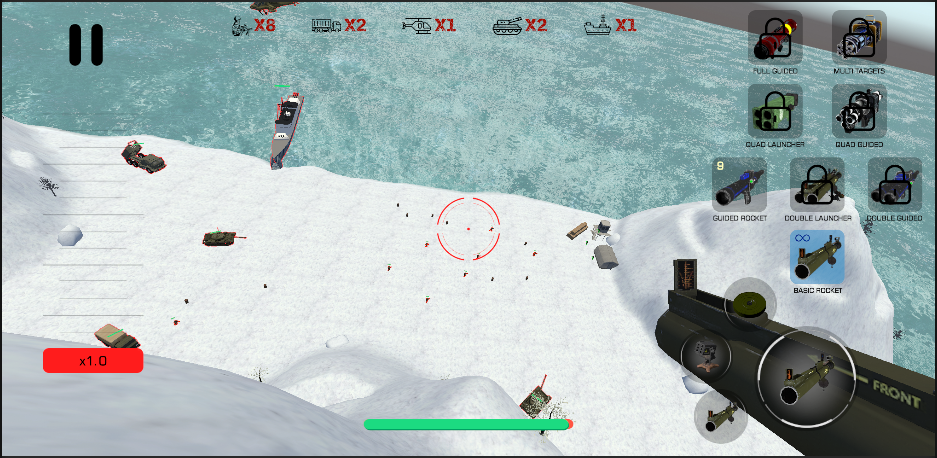937x458 pixels.
Task: Choose the locked Multi Targets weapon
Action: click(859, 38)
